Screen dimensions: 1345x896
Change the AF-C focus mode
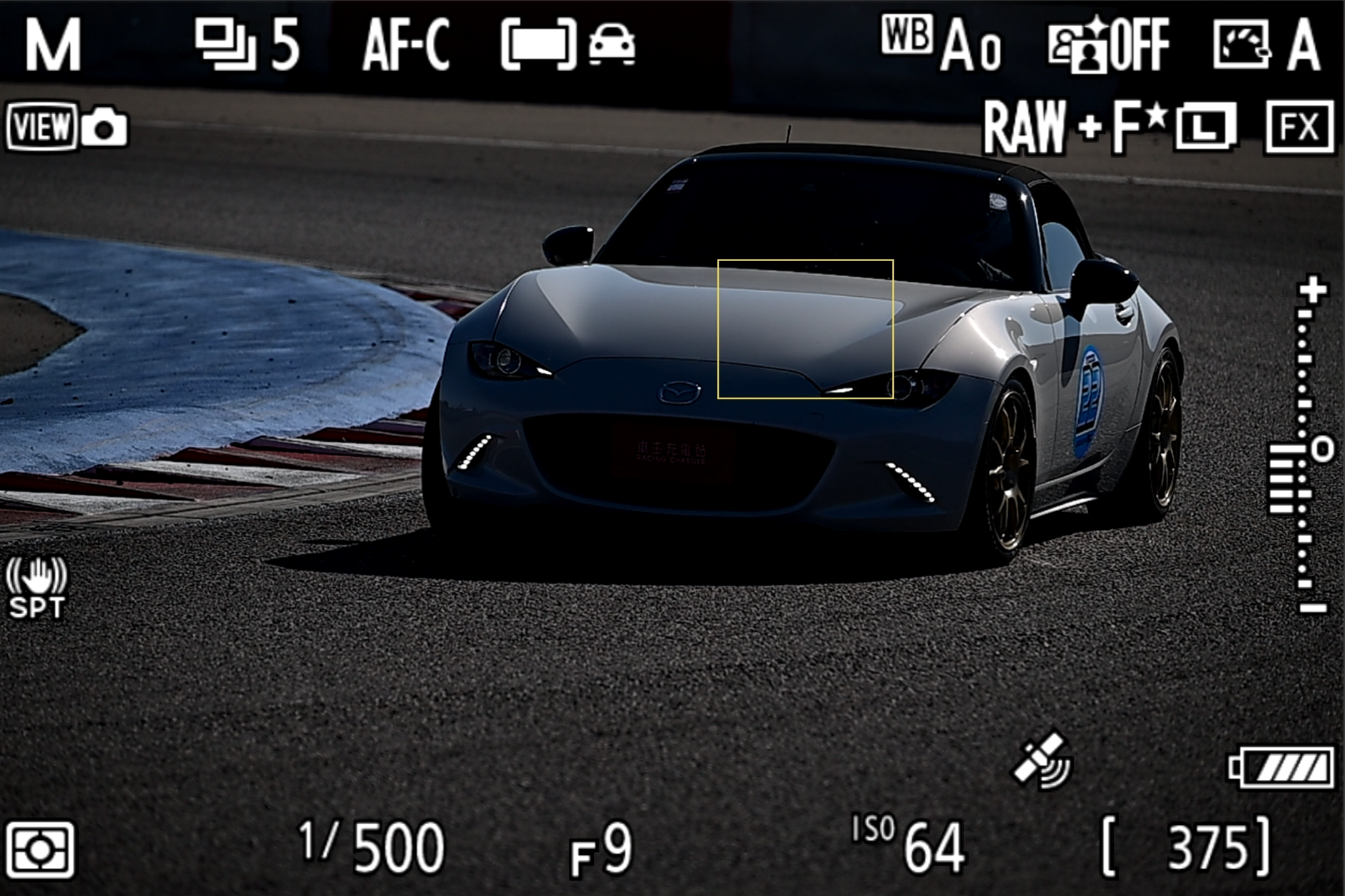tap(406, 44)
